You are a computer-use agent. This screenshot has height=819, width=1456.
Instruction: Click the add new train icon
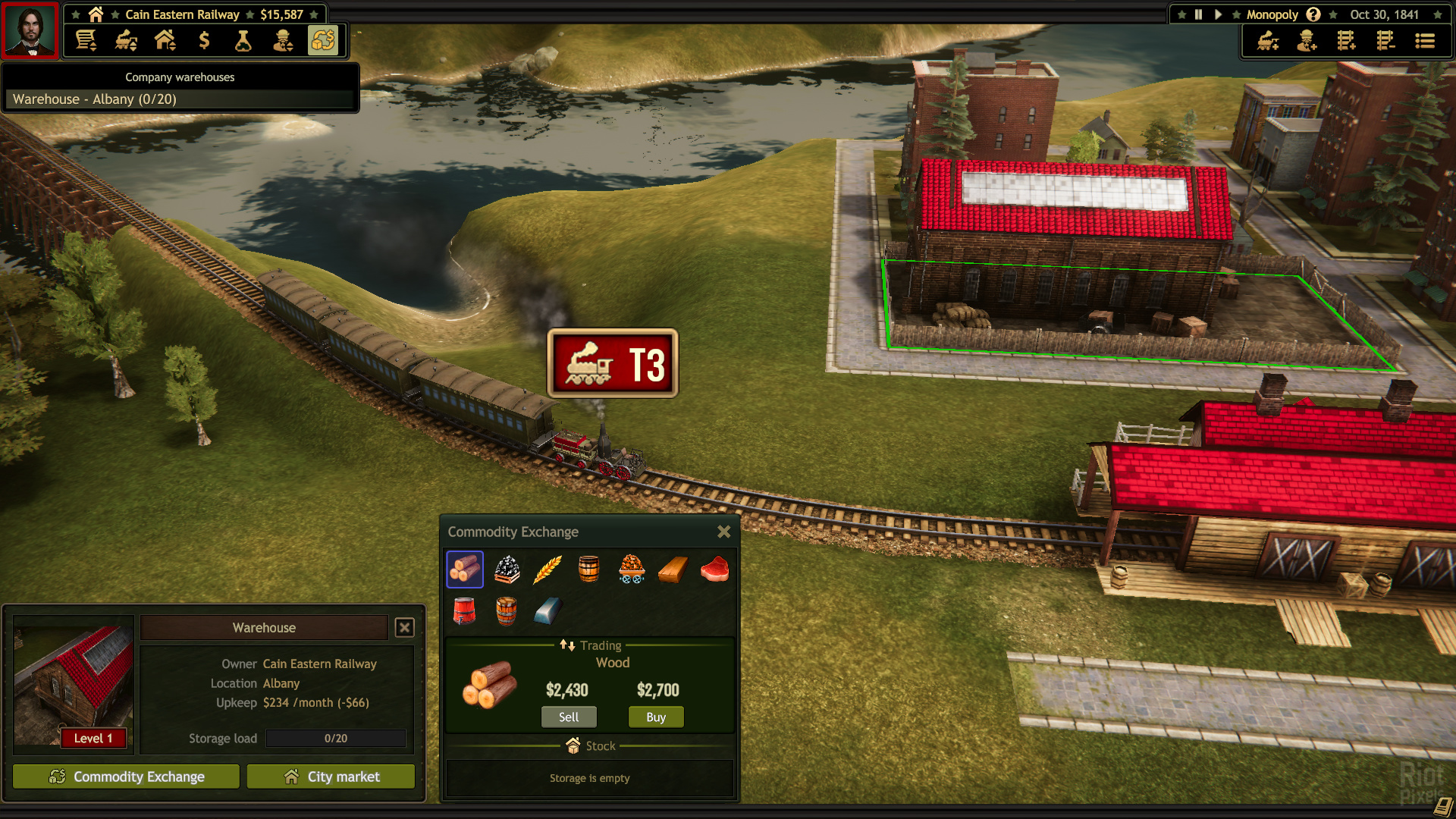click(x=1268, y=40)
